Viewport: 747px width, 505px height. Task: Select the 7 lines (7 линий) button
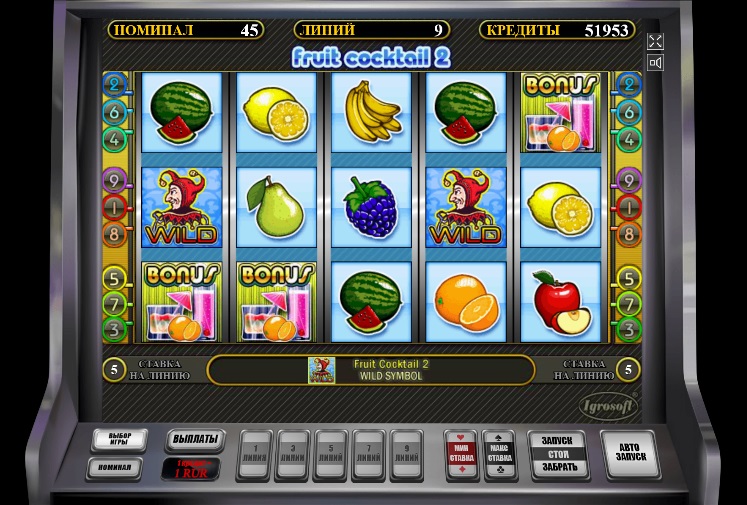[368, 457]
